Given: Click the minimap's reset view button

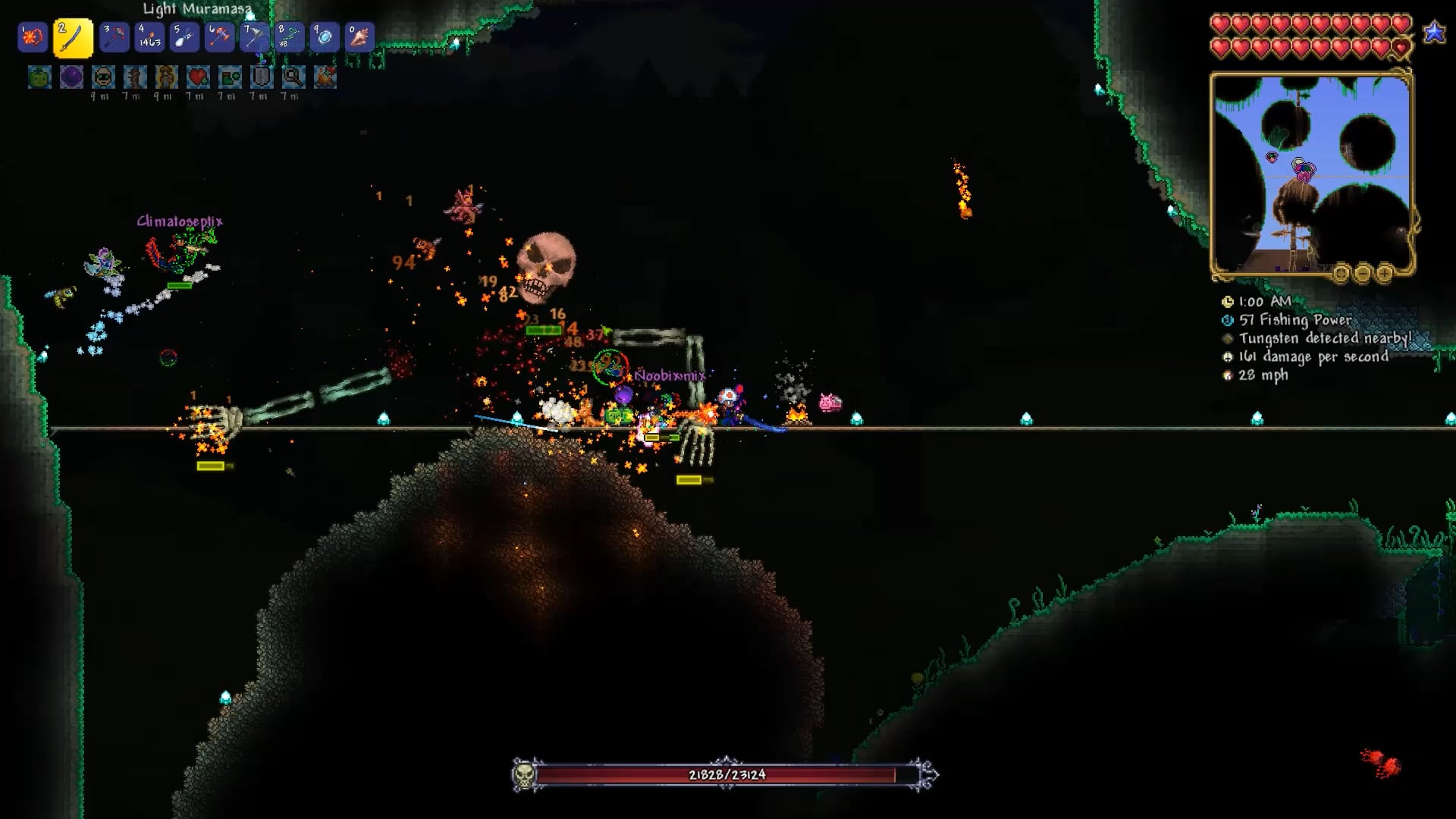Looking at the screenshot, I should [x=1341, y=273].
